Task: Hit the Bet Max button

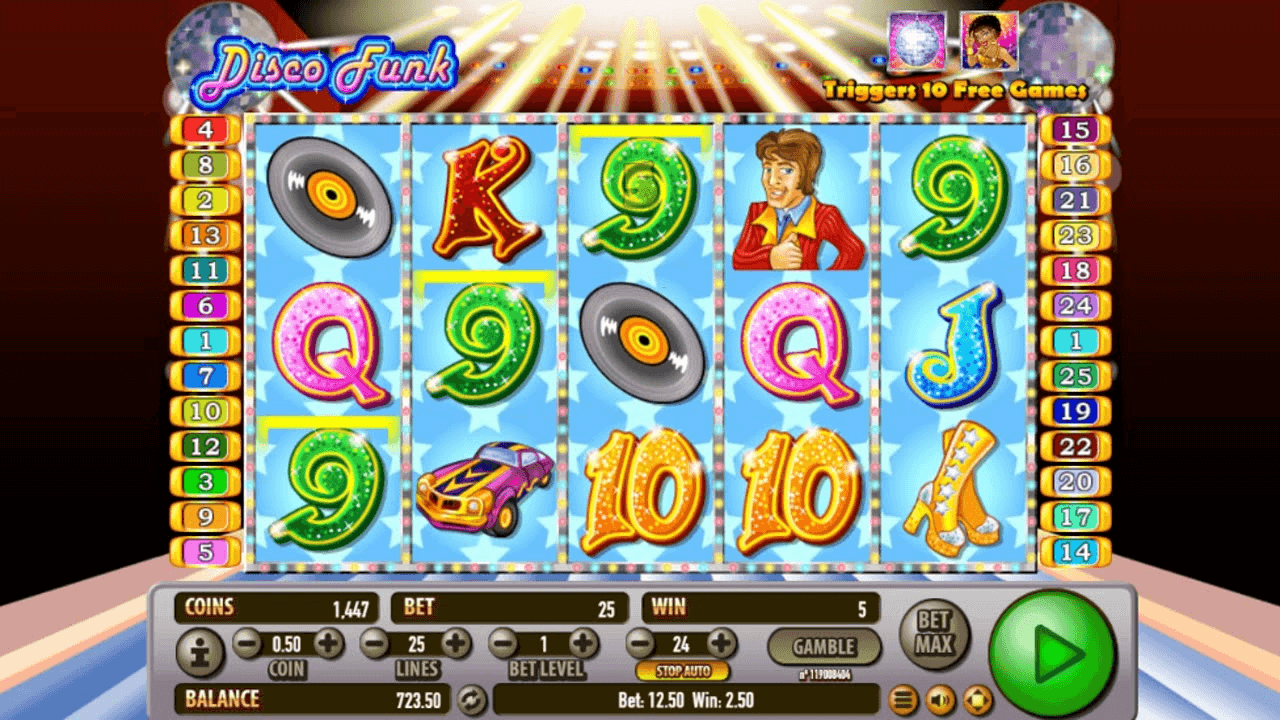Action: [x=934, y=634]
